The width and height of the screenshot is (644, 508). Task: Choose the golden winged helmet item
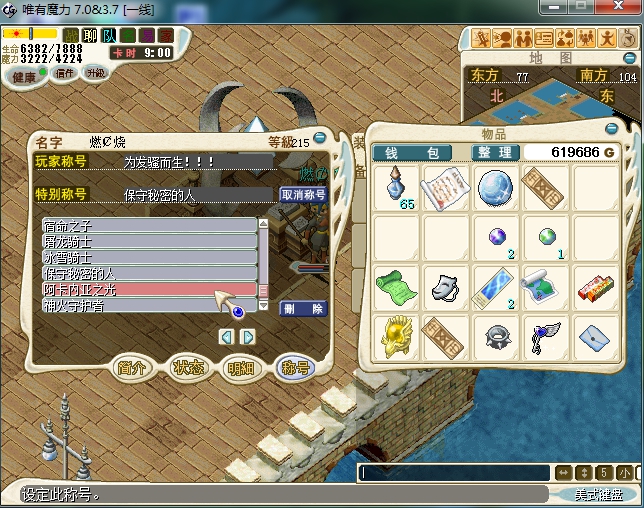(x=398, y=335)
